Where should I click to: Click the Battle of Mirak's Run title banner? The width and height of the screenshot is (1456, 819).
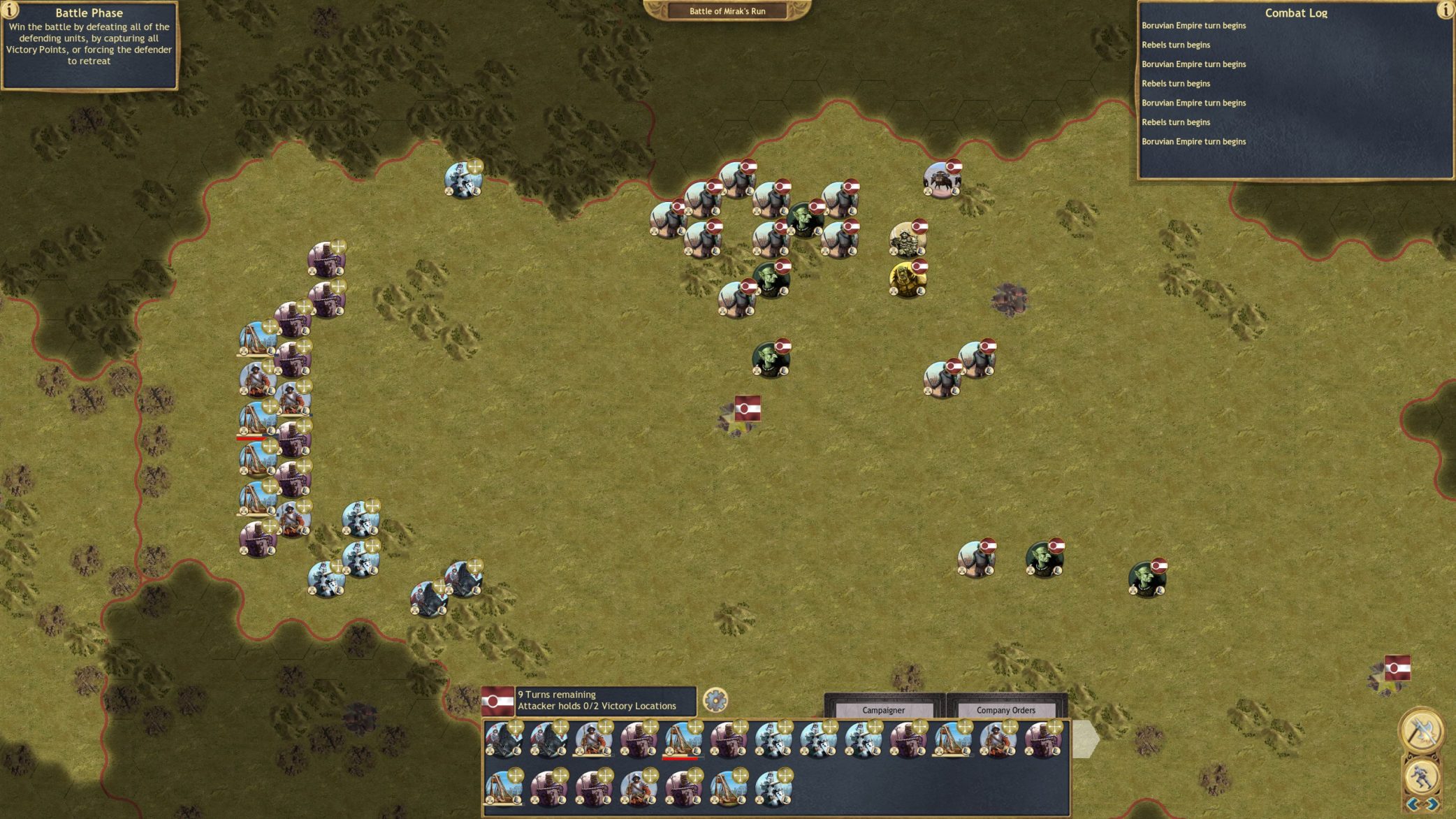(727, 11)
